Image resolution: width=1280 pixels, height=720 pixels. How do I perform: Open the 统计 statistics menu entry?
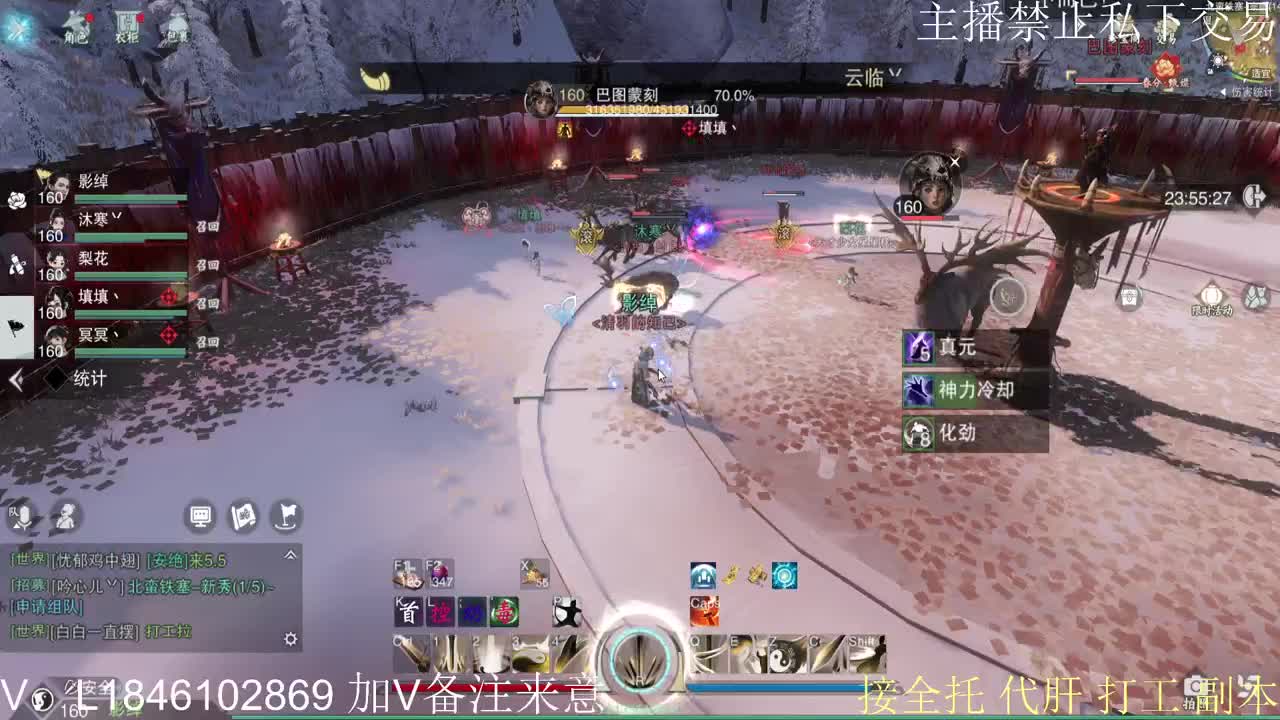(x=90, y=378)
